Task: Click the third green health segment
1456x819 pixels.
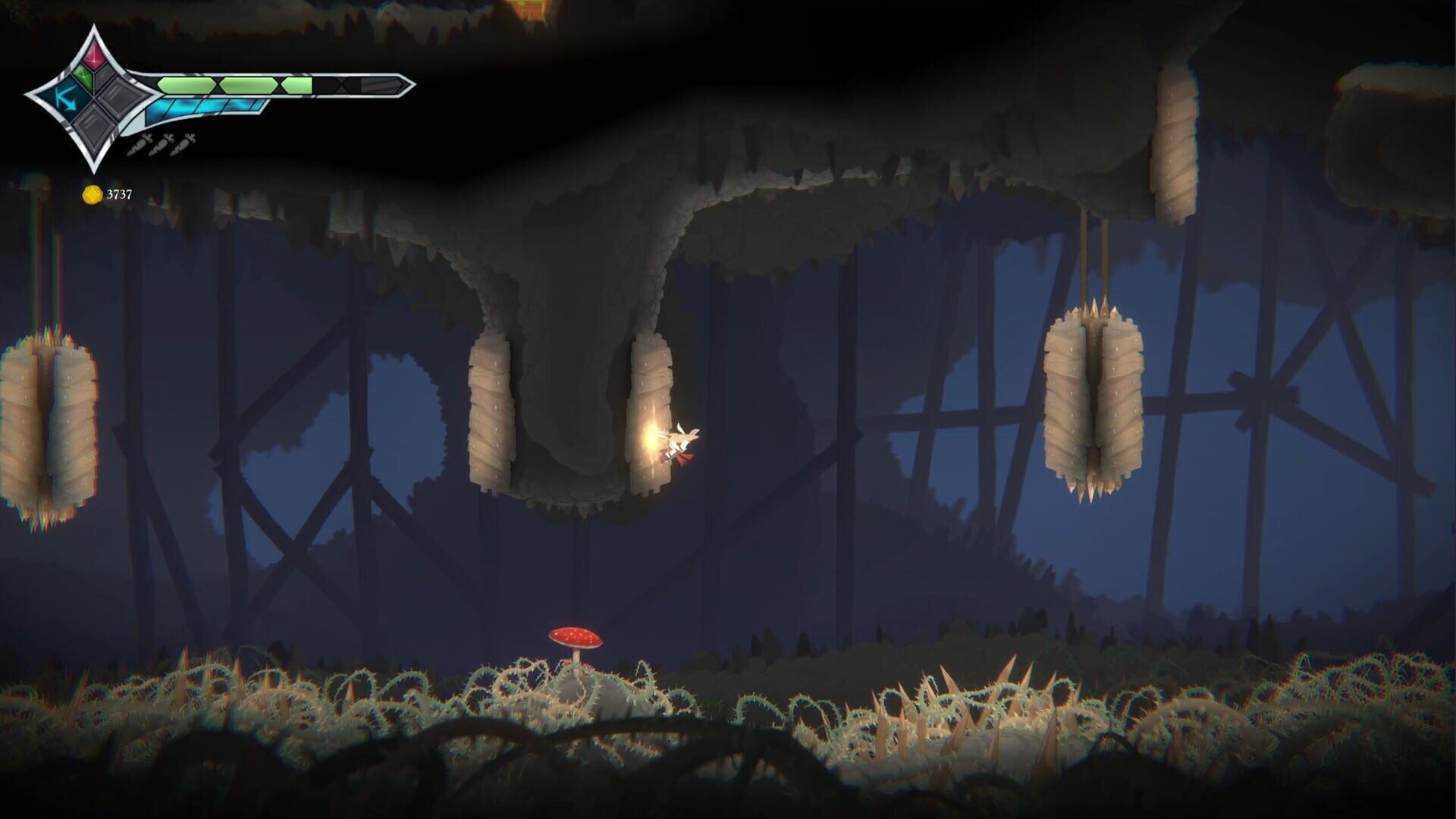Action: tap(297, 85)
